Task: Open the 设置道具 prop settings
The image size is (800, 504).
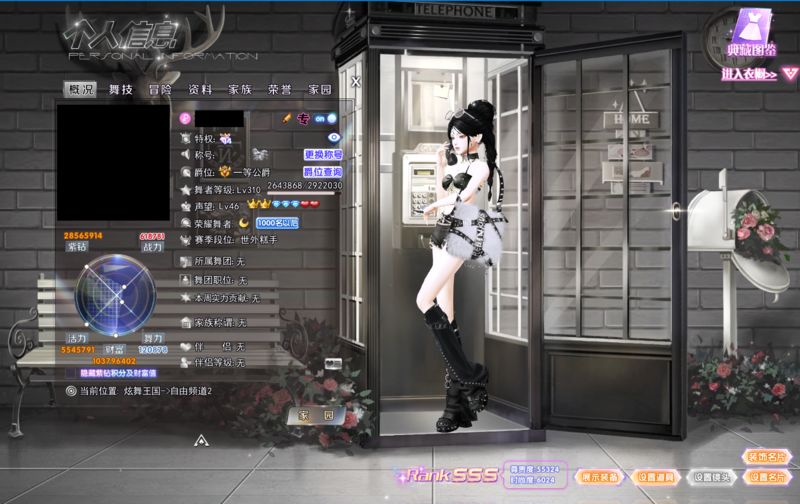Action: [656, 477]
